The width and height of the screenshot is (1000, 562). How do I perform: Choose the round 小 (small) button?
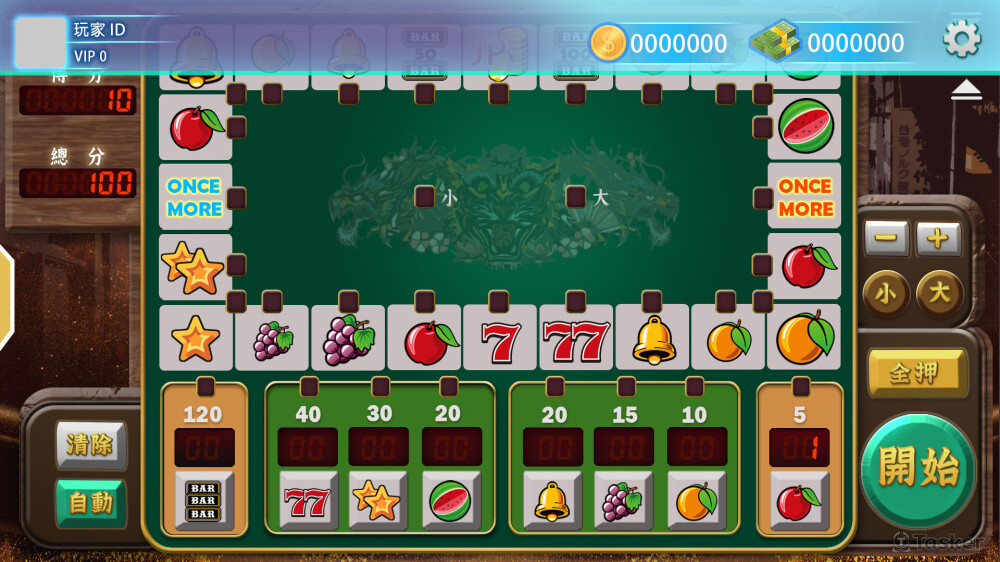886,294
